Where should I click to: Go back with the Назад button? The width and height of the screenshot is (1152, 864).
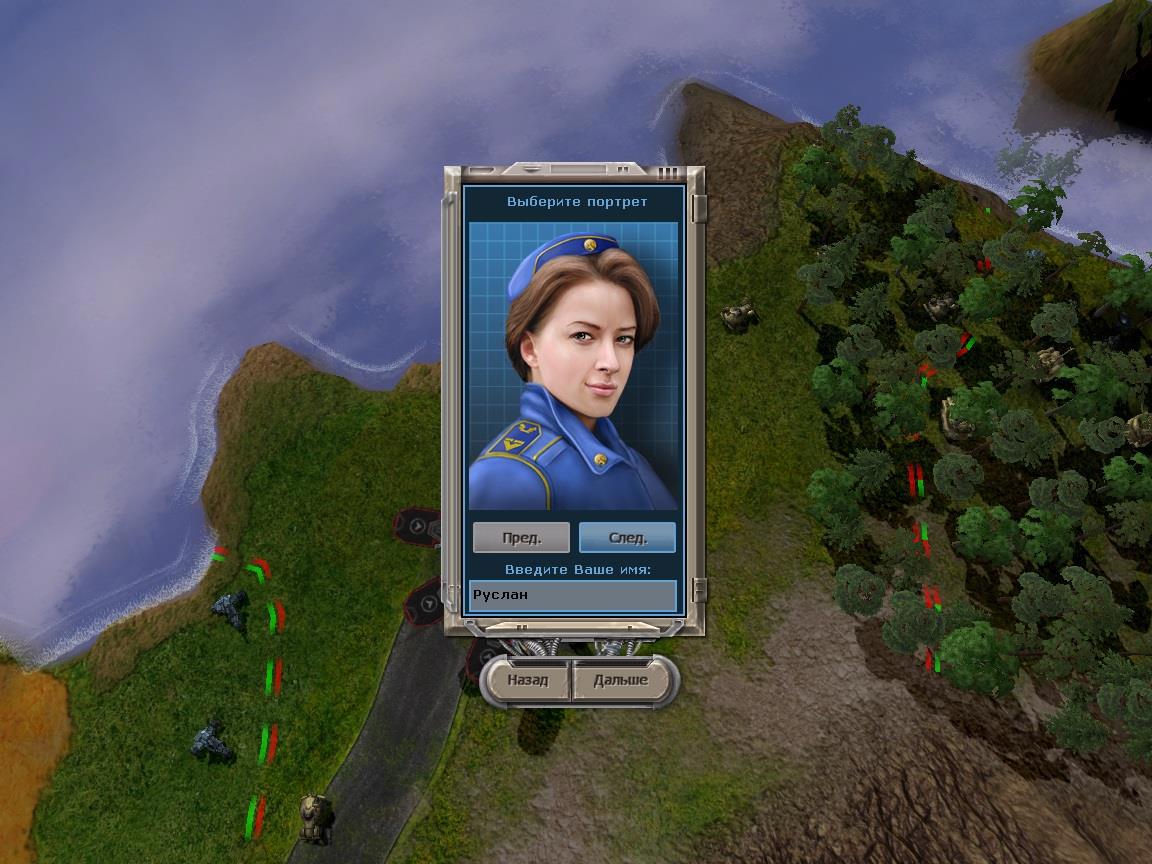(527, 680)
